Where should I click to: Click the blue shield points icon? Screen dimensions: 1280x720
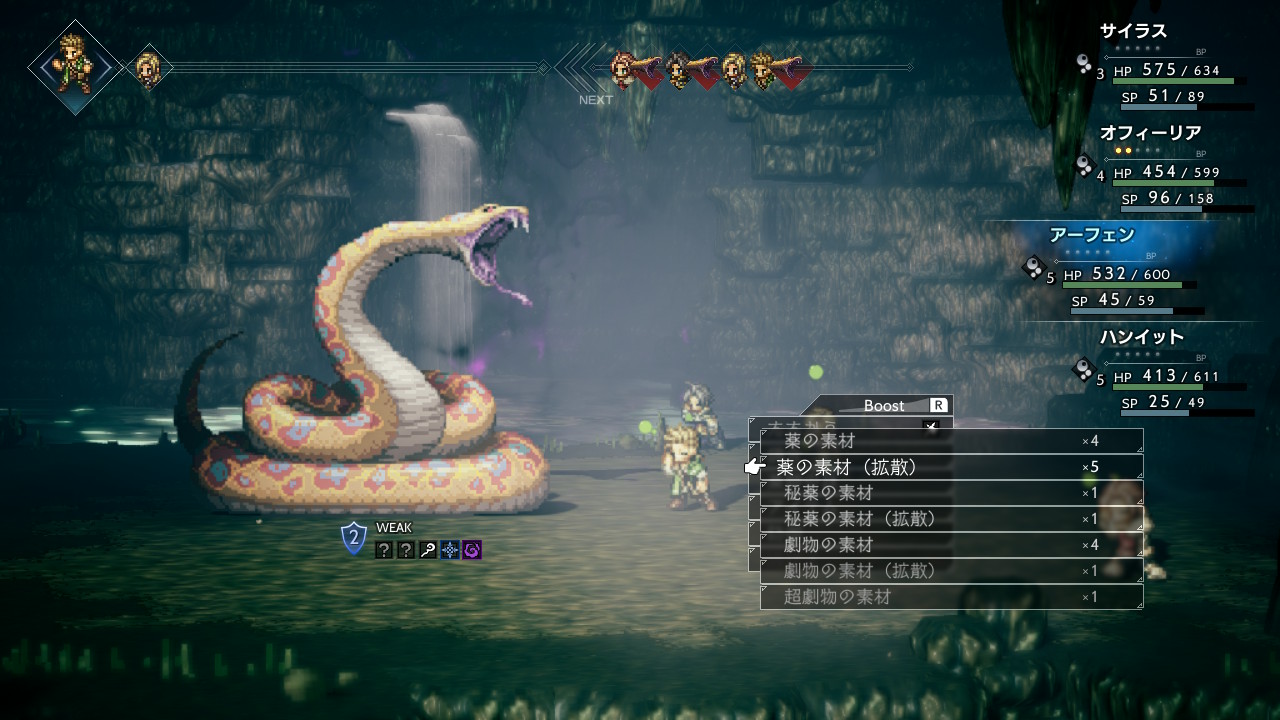coord(354,538)
